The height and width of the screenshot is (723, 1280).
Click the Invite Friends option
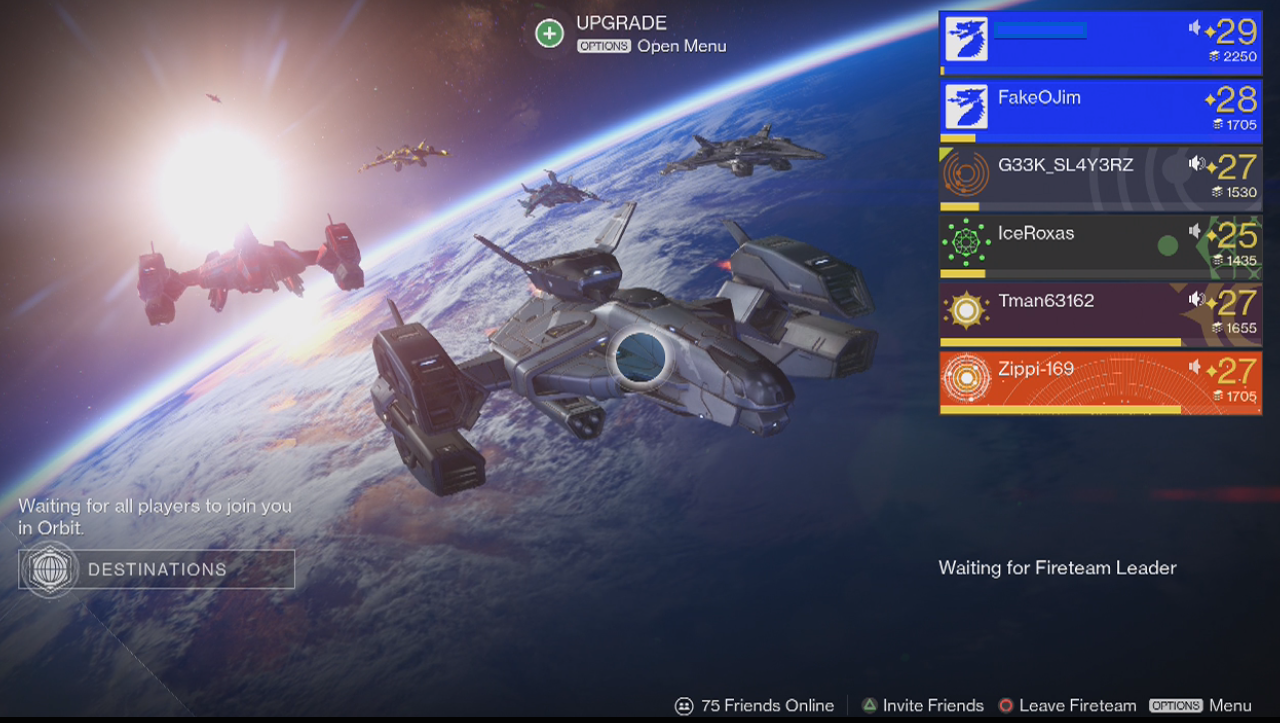tap(922, 706)
